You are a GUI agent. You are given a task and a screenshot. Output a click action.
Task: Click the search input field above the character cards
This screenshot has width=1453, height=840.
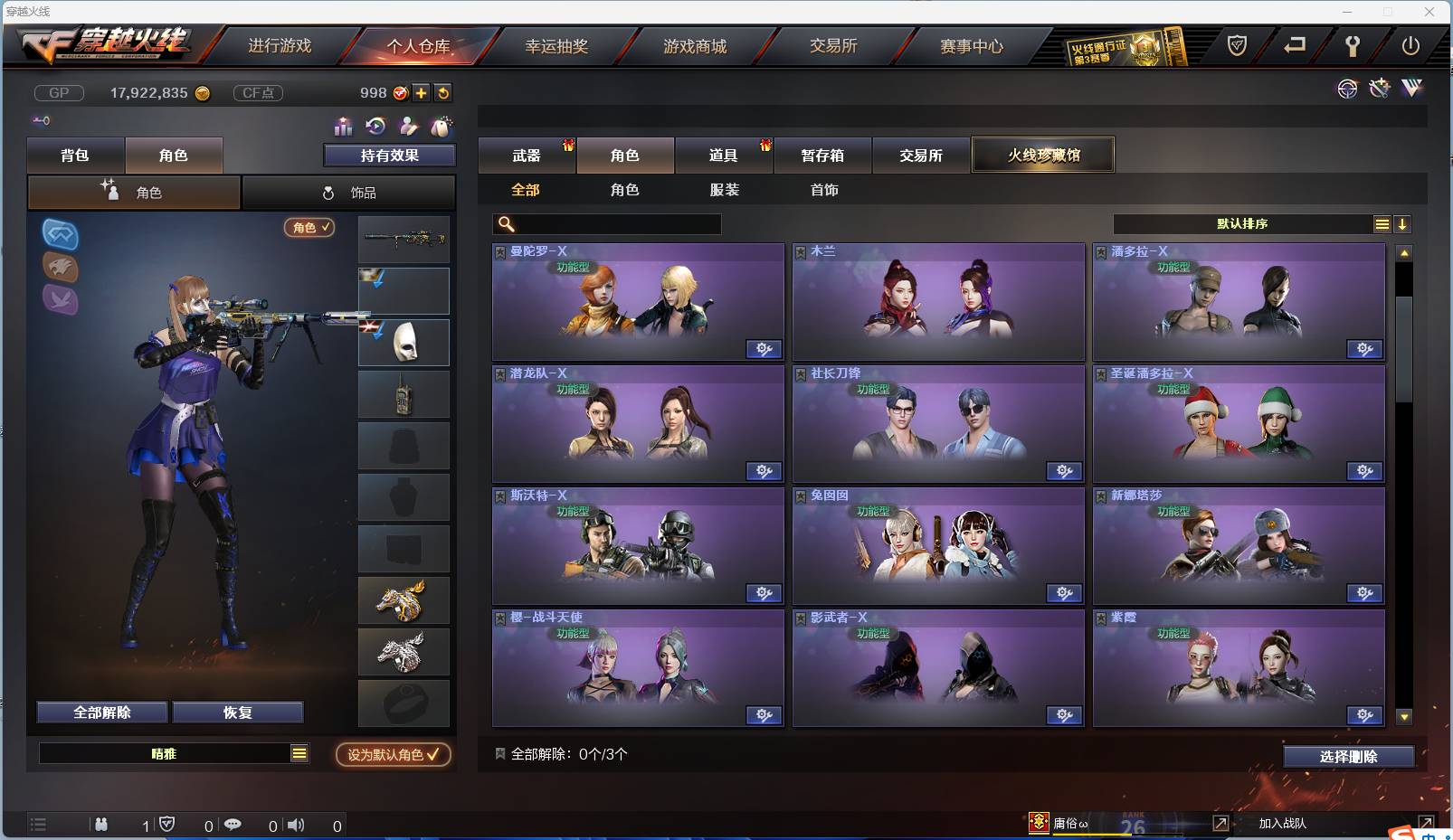coord(606,223)
